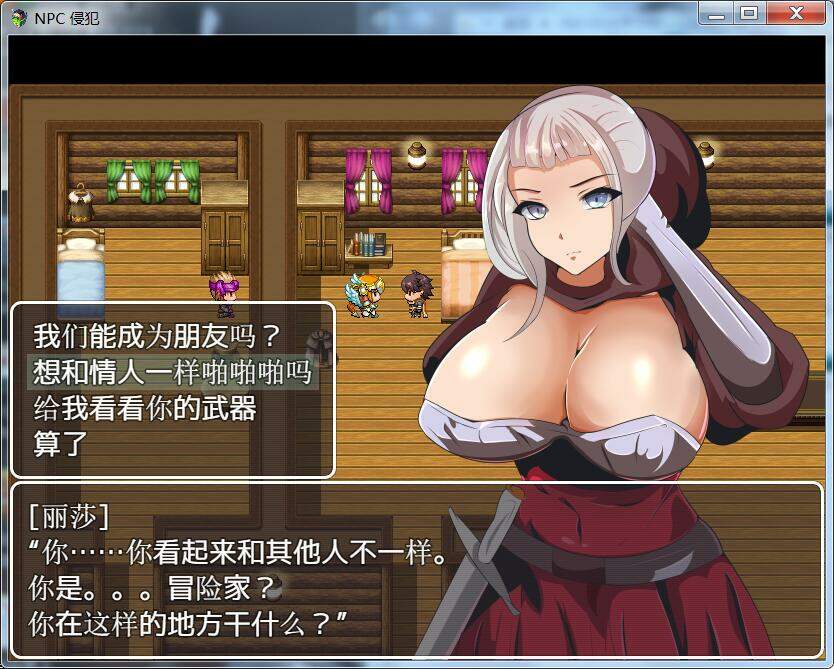
Task: Select the "想和情人一样啪啪啪吗" reply
Action: pos(172,373)
